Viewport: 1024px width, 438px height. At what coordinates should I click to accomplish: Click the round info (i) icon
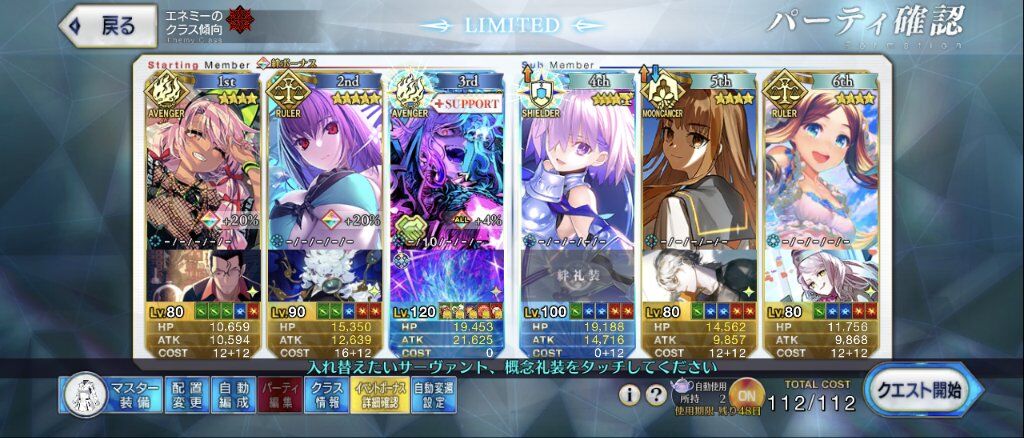(x=630, y=396)
